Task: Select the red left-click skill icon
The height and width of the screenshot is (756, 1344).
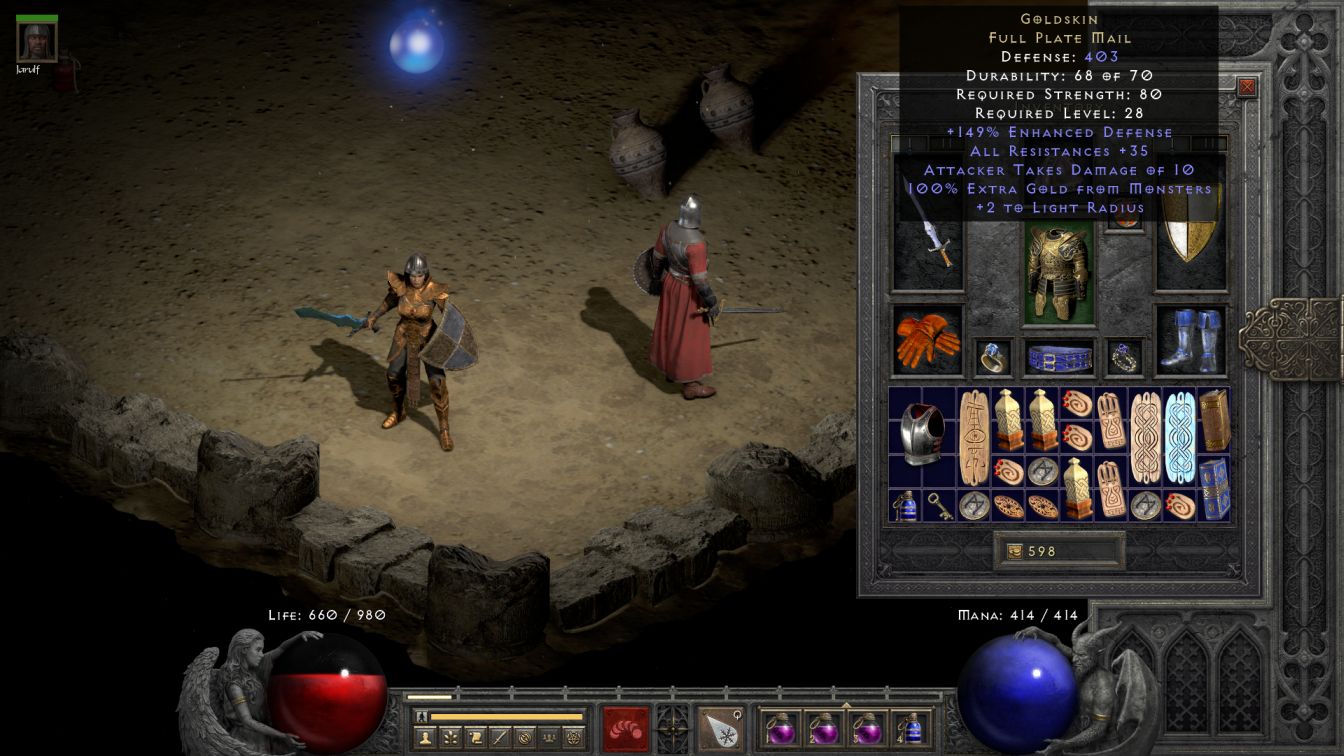Action: coord(626,728)
